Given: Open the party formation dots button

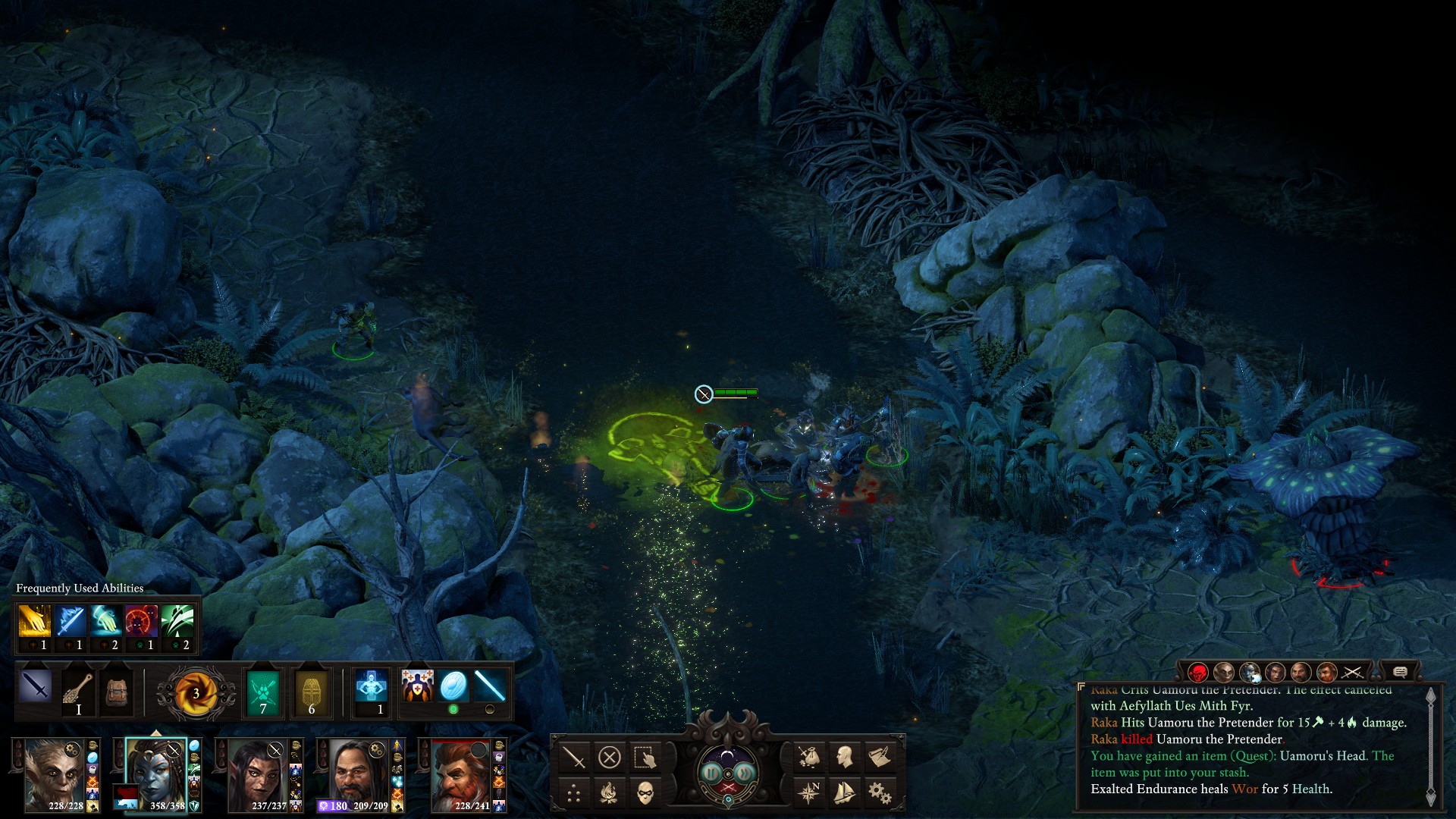Looking at the screenshot, I should click(x=574, y=794).
